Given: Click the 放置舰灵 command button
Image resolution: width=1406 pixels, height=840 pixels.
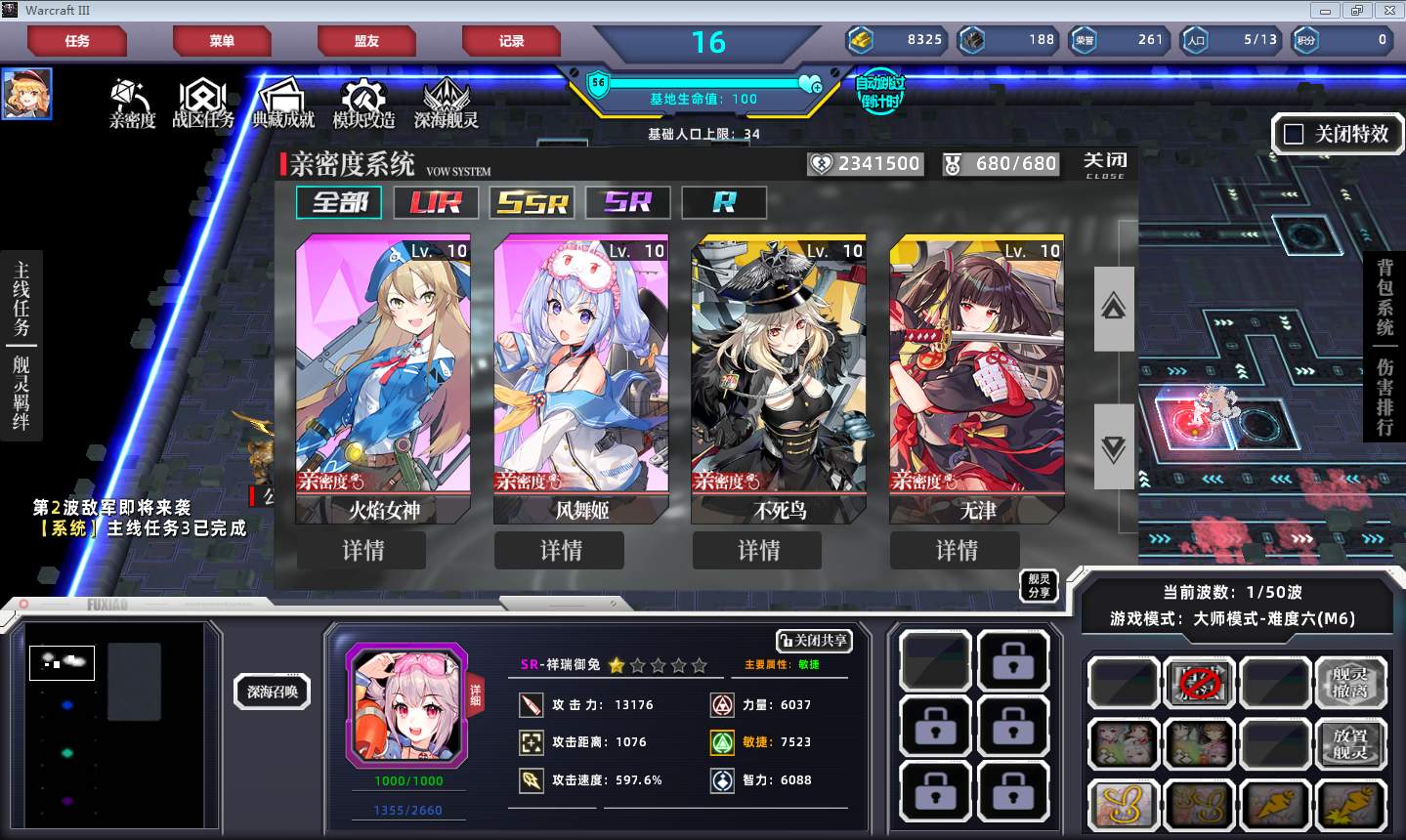Looking at the screenshot, I should click(x=1350, y=744).
